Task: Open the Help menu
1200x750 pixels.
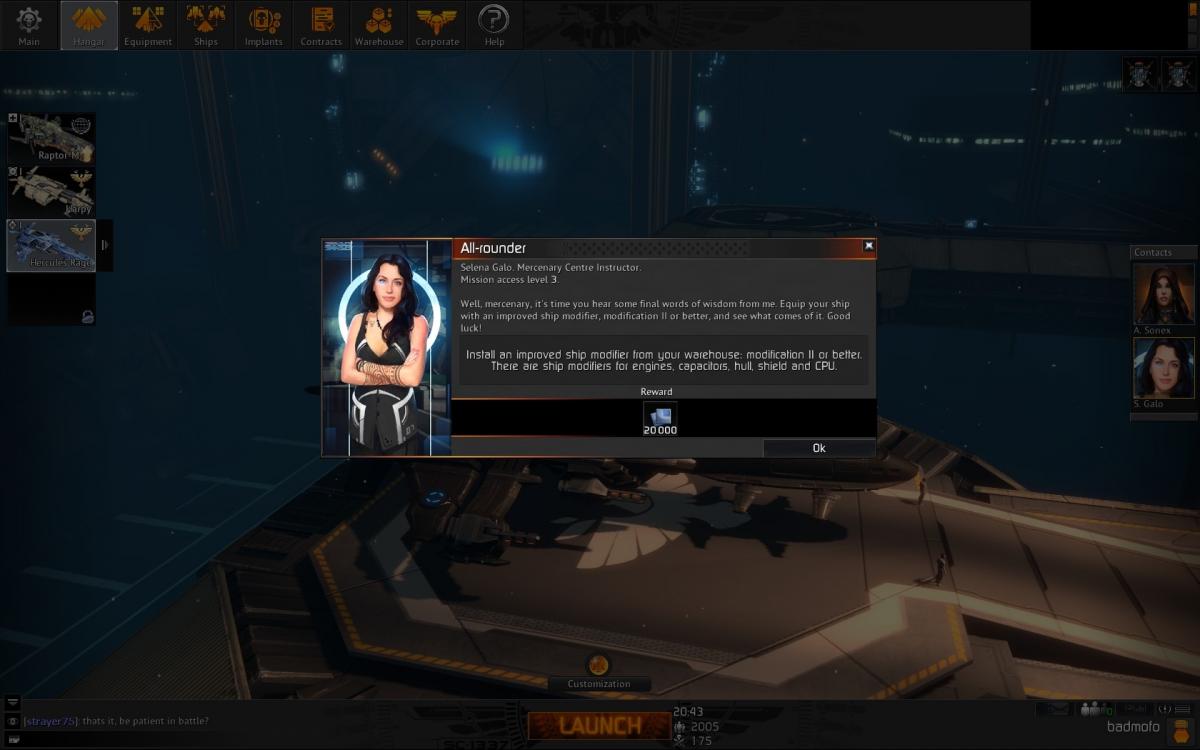Action: coord(493,25)
